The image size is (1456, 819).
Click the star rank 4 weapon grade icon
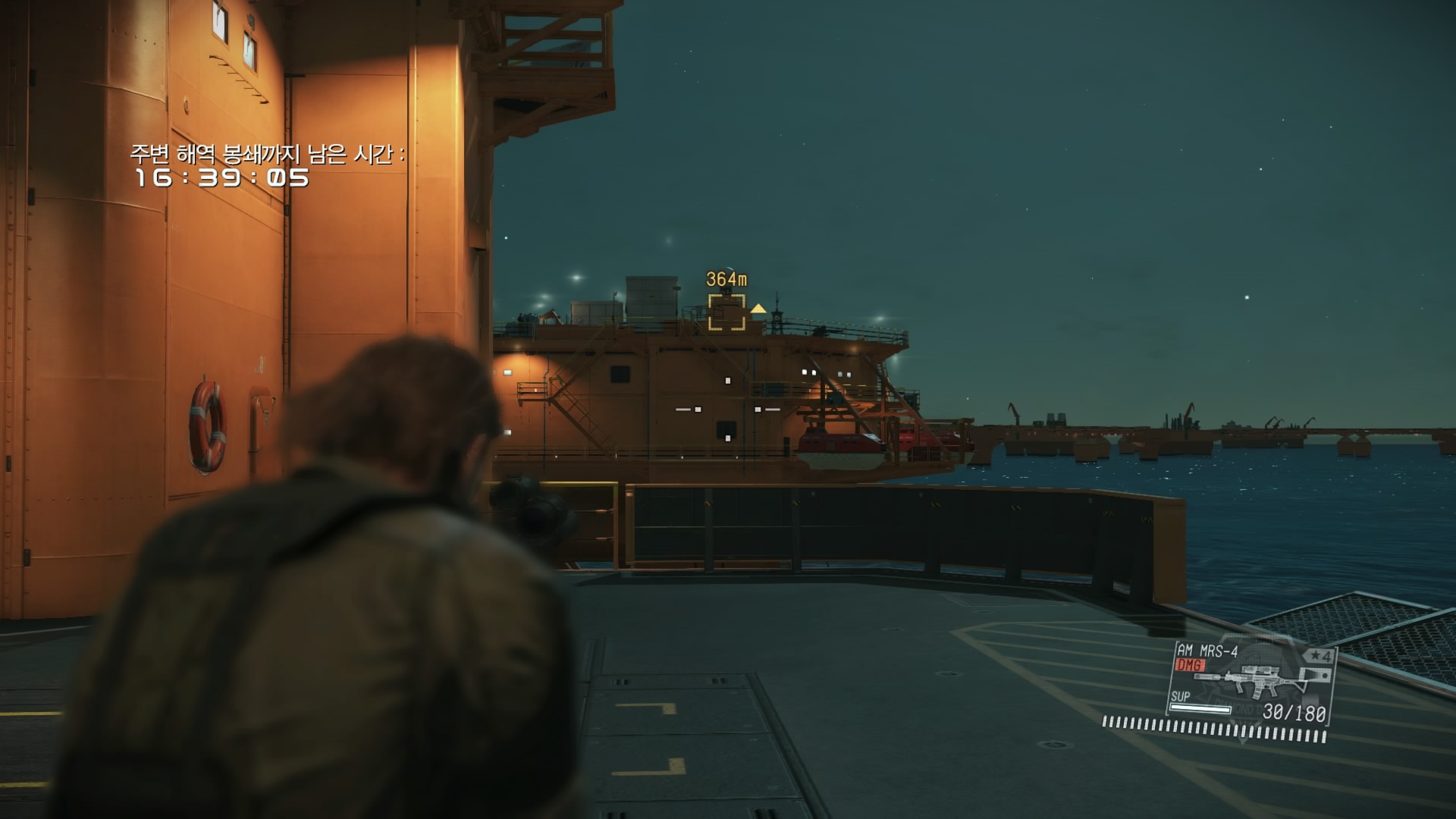tap(1319, 655)
